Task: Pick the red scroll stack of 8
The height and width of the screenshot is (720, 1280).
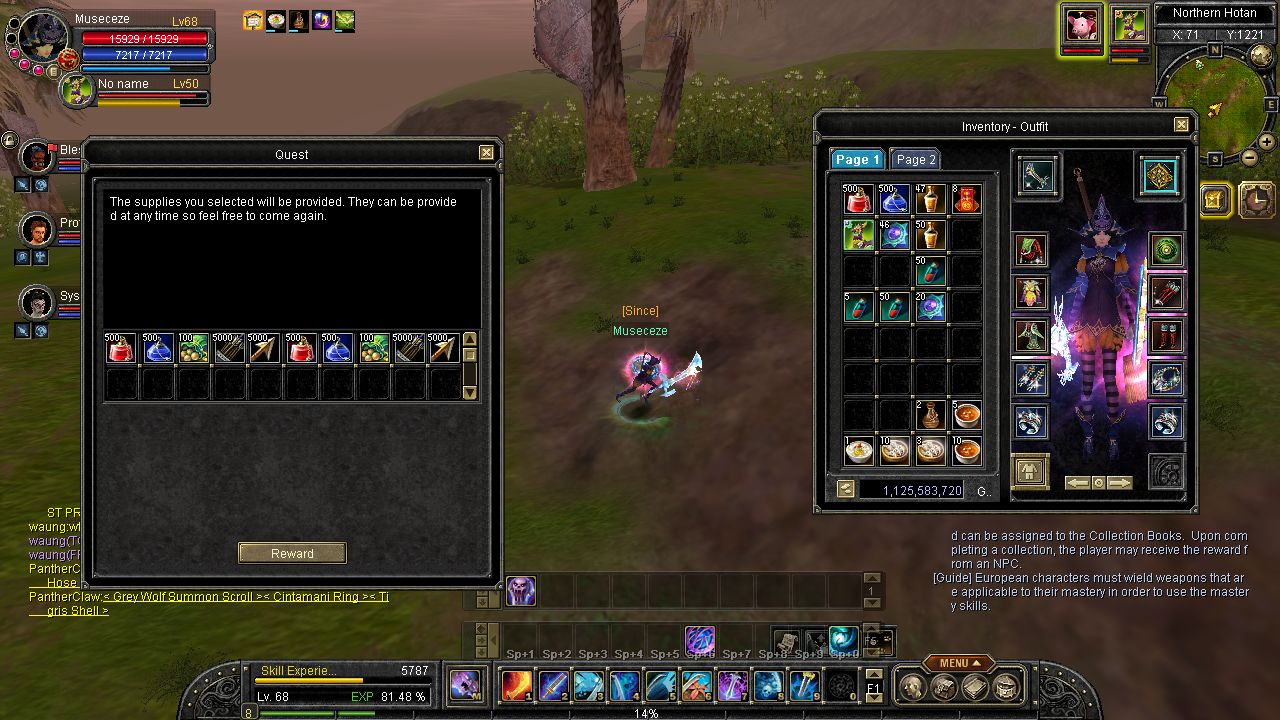Action: (x=966, y=200)
